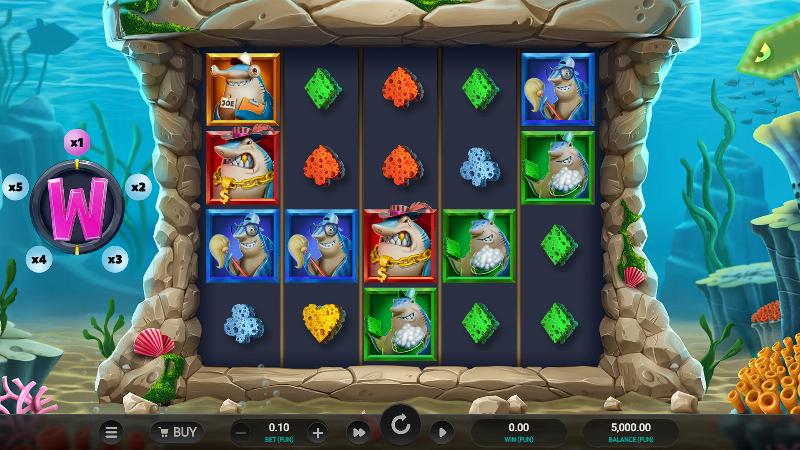Image resolution: width=800 pixels, height=450 pixels.
Task: Increase the bet with the plus button
Action: tap(317, 432)
